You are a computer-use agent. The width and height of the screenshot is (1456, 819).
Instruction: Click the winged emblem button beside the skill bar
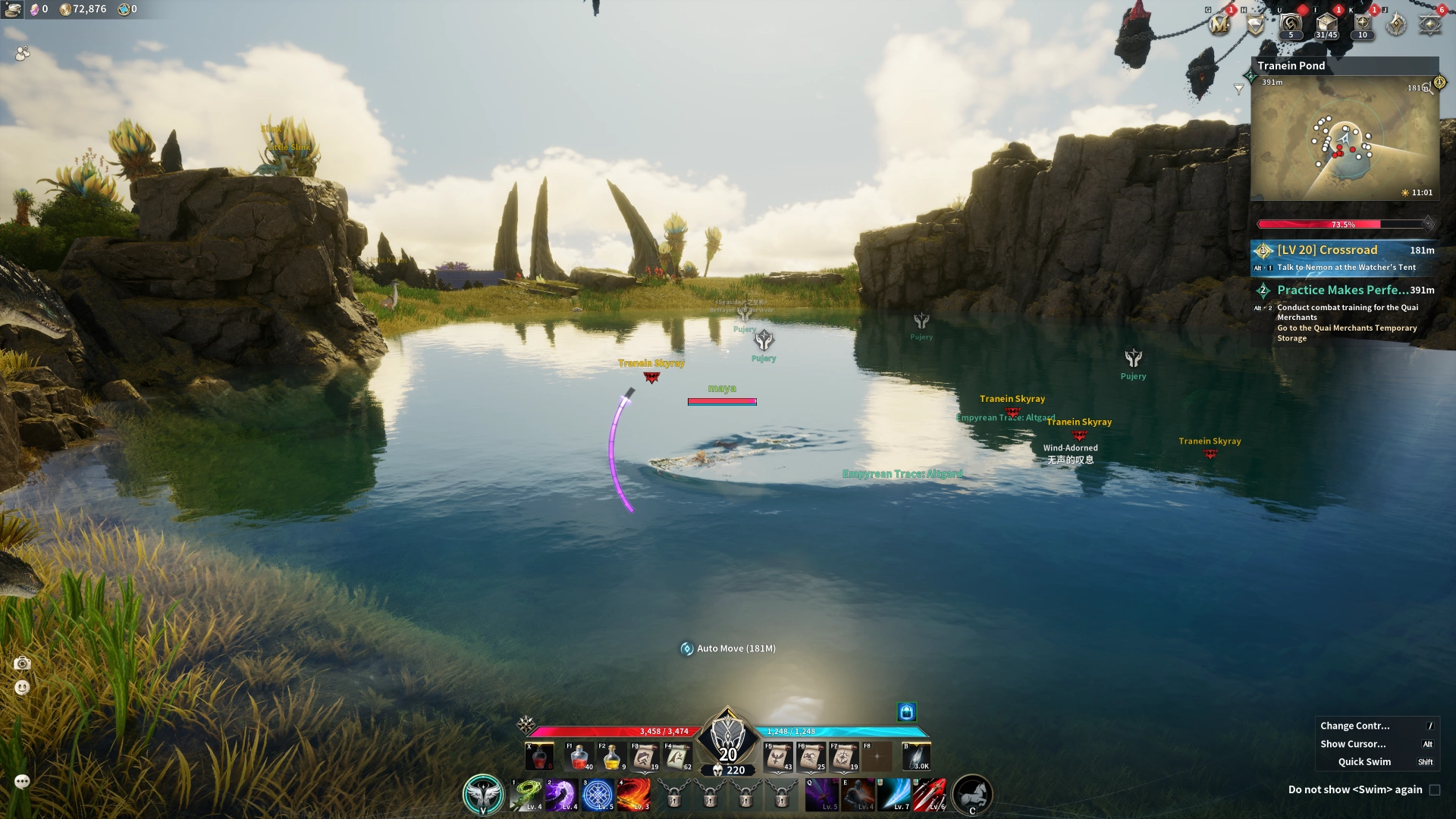point(483,795)
